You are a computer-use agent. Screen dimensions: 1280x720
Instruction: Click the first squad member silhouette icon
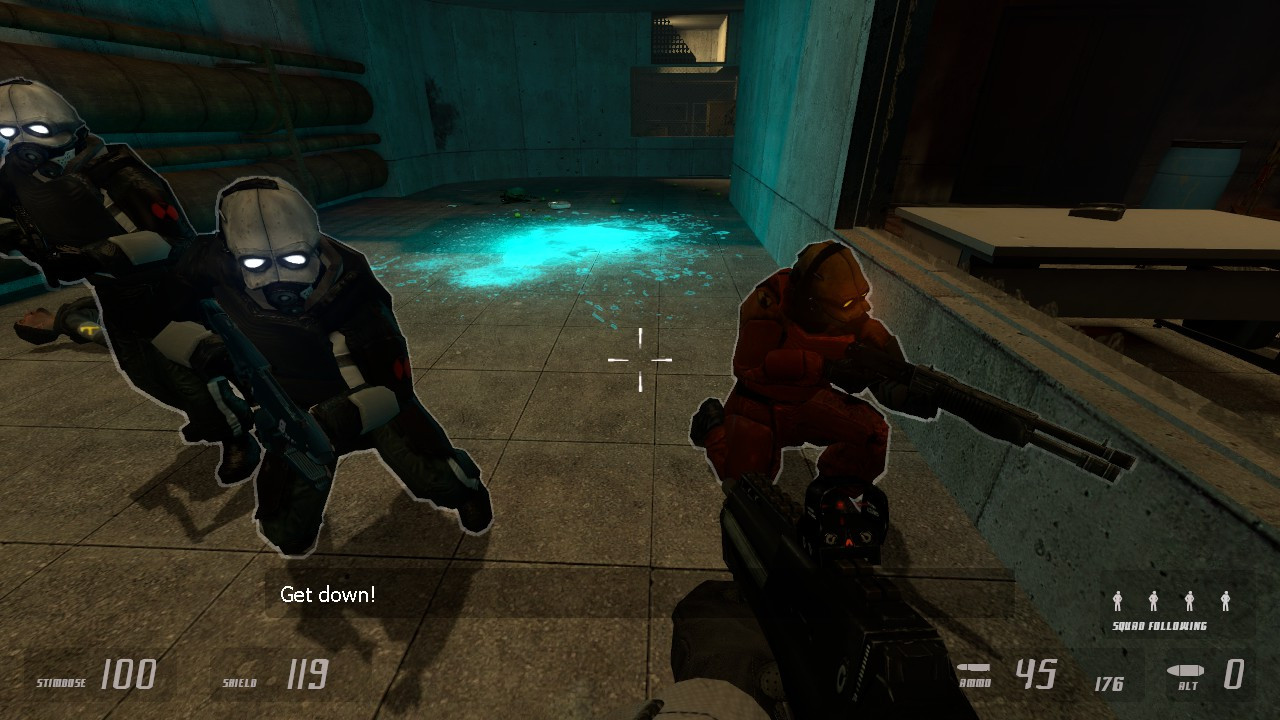point(1118,601)
